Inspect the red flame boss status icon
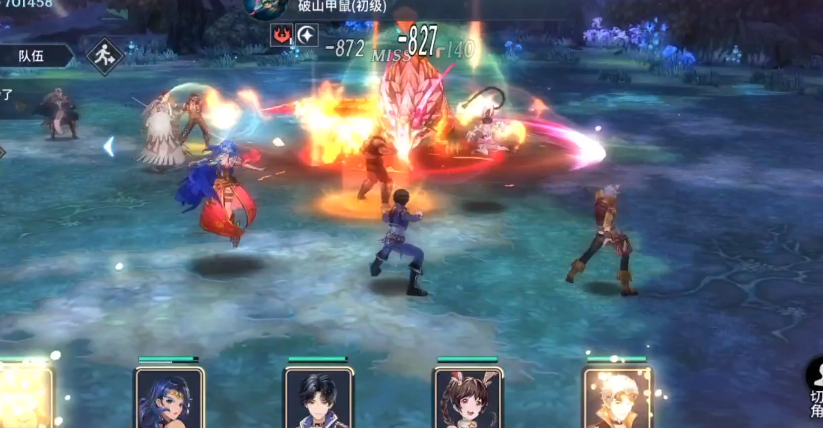 click(282, 36)
